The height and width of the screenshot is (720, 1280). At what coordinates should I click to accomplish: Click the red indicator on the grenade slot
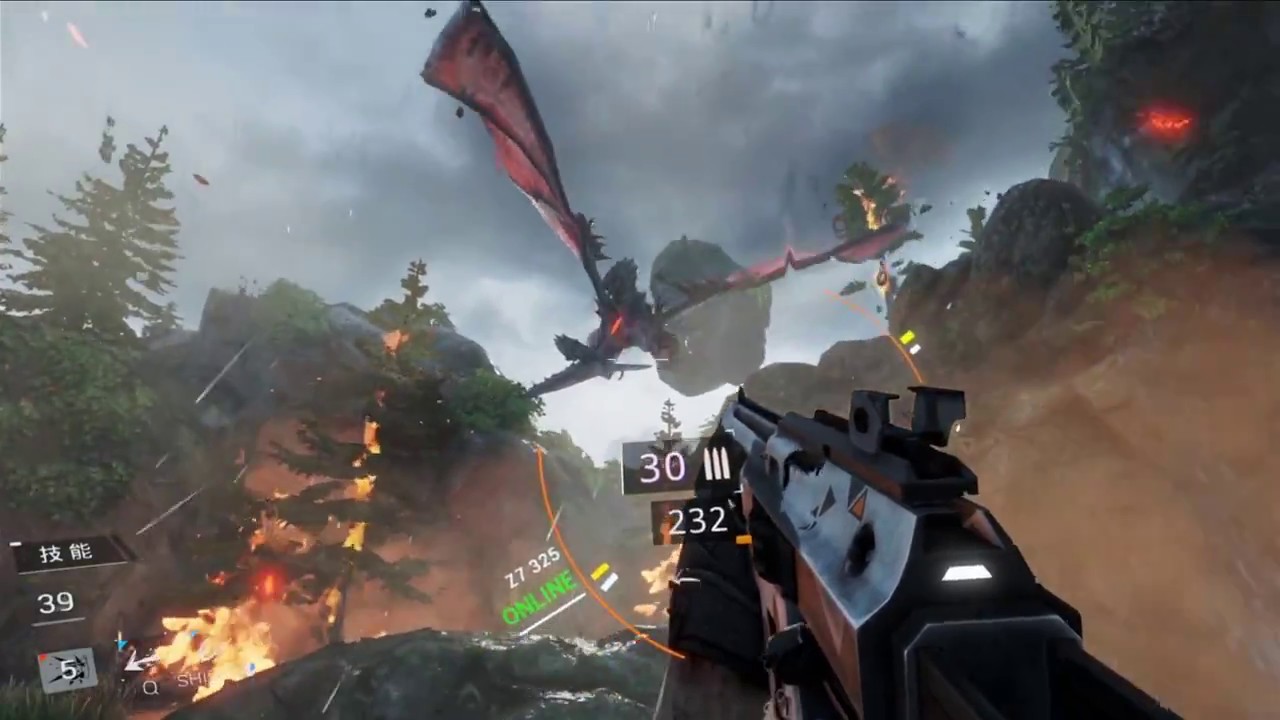[45, 656]
